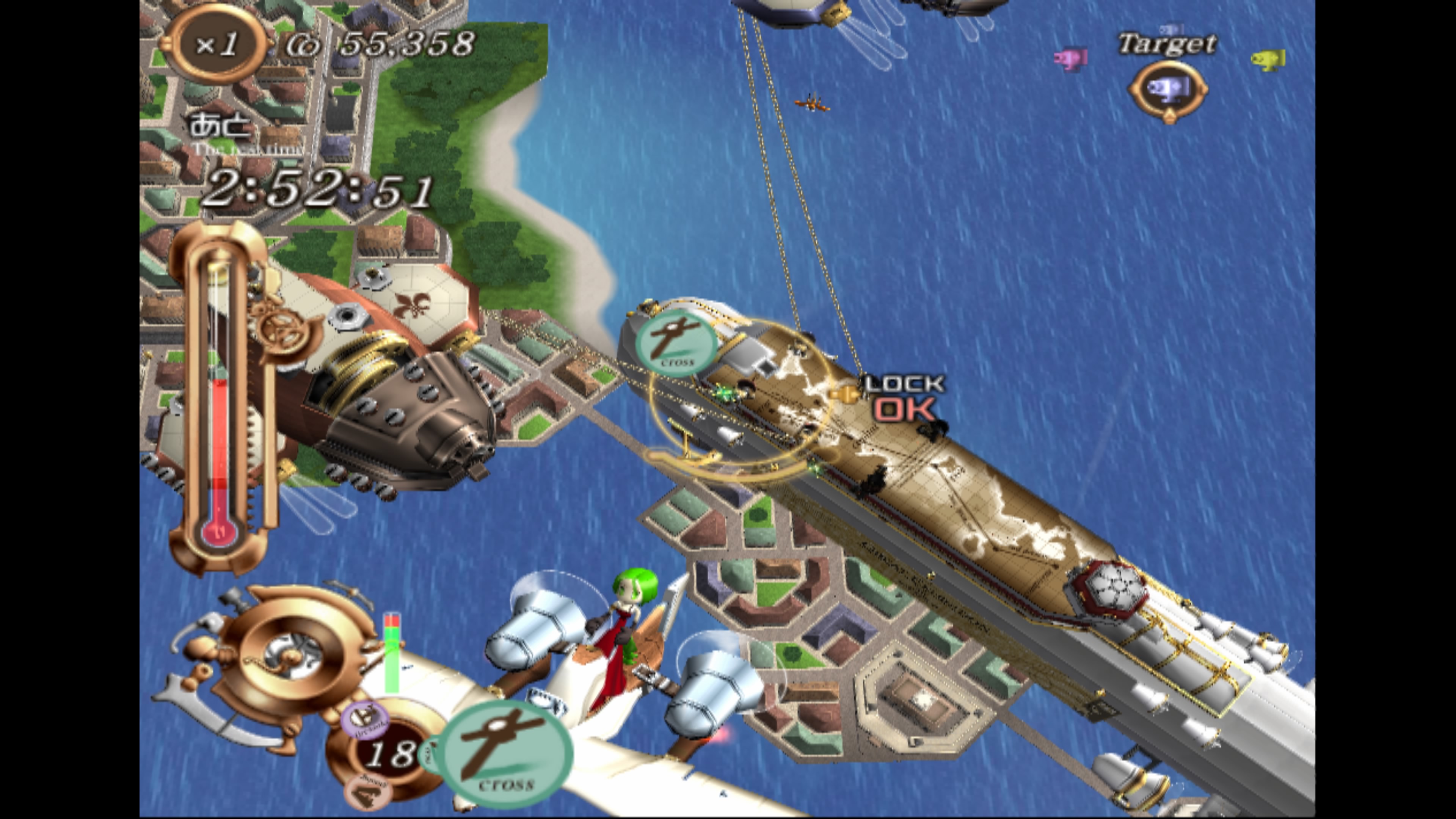1456x819 pixels.
Task: Click the gold-framed current Target cannon icon
Action: 1168,89
